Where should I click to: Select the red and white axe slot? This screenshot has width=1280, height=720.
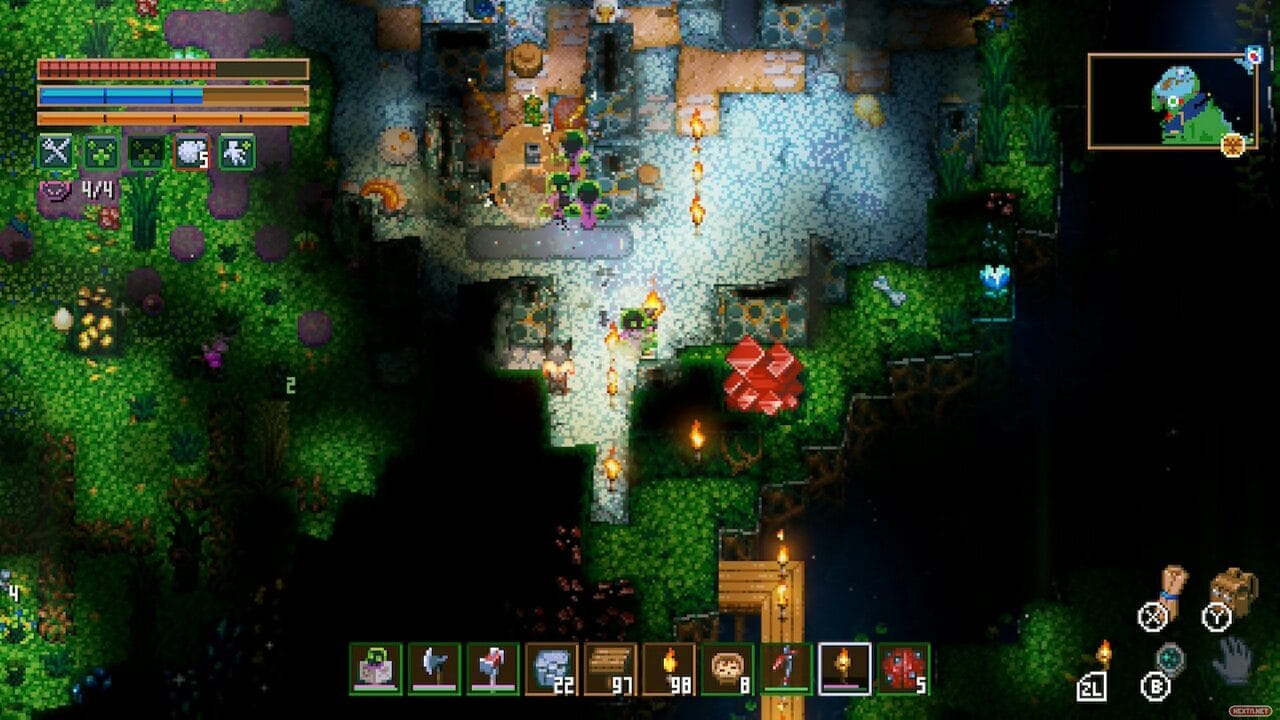[493, 668]
